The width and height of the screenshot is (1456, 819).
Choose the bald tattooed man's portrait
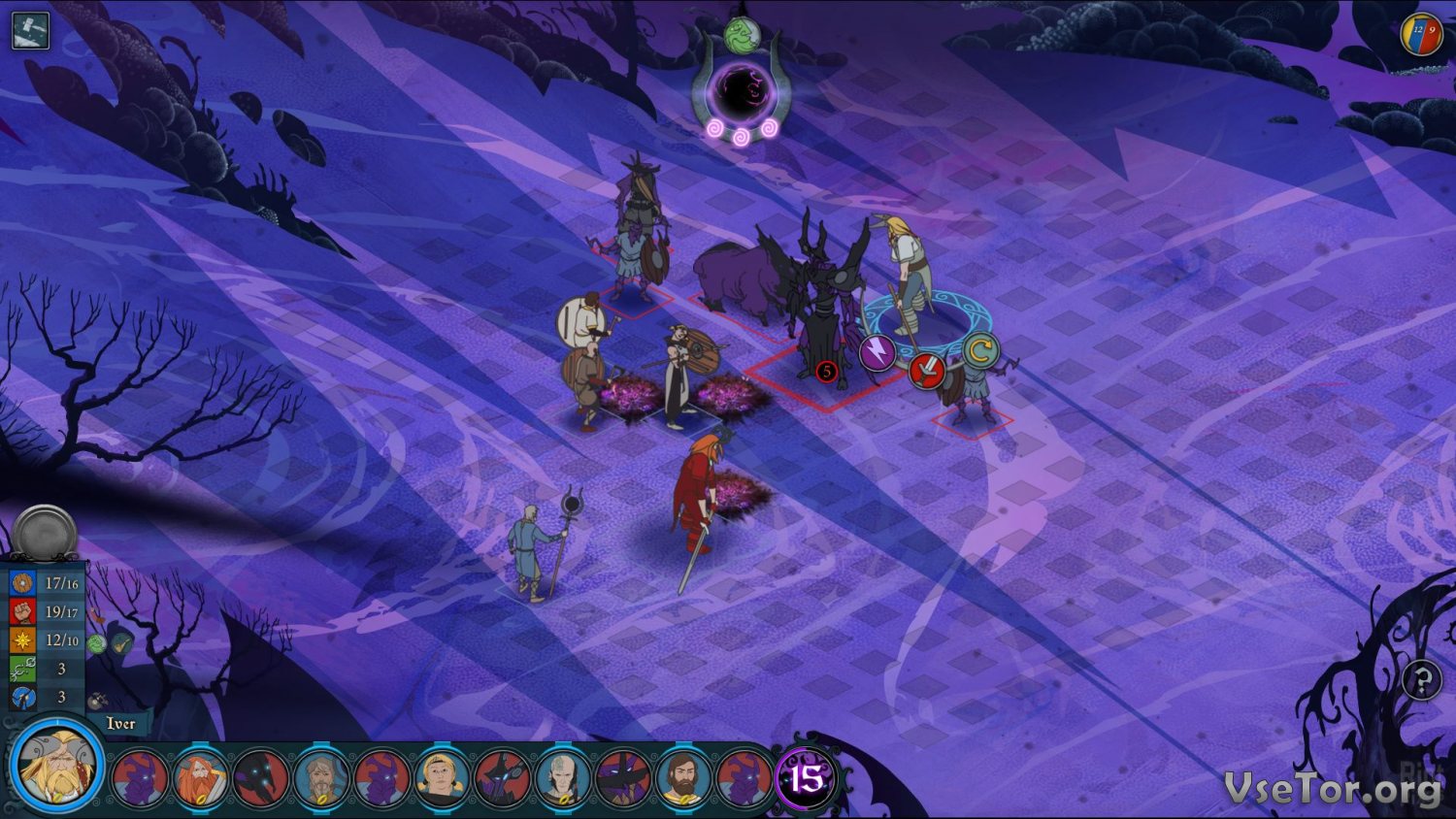click(562, 778)
